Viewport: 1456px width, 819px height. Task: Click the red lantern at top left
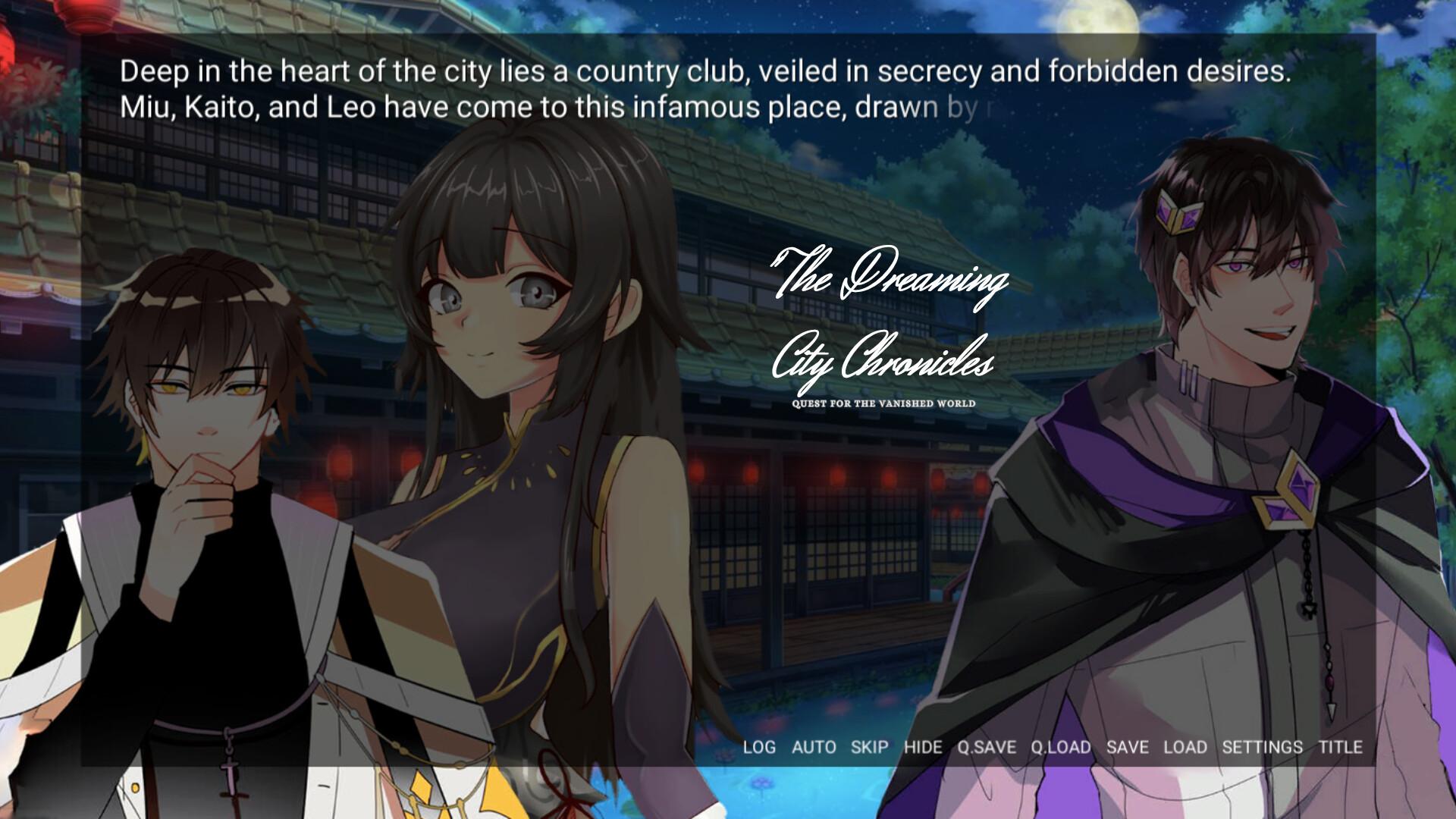(83, 17)
